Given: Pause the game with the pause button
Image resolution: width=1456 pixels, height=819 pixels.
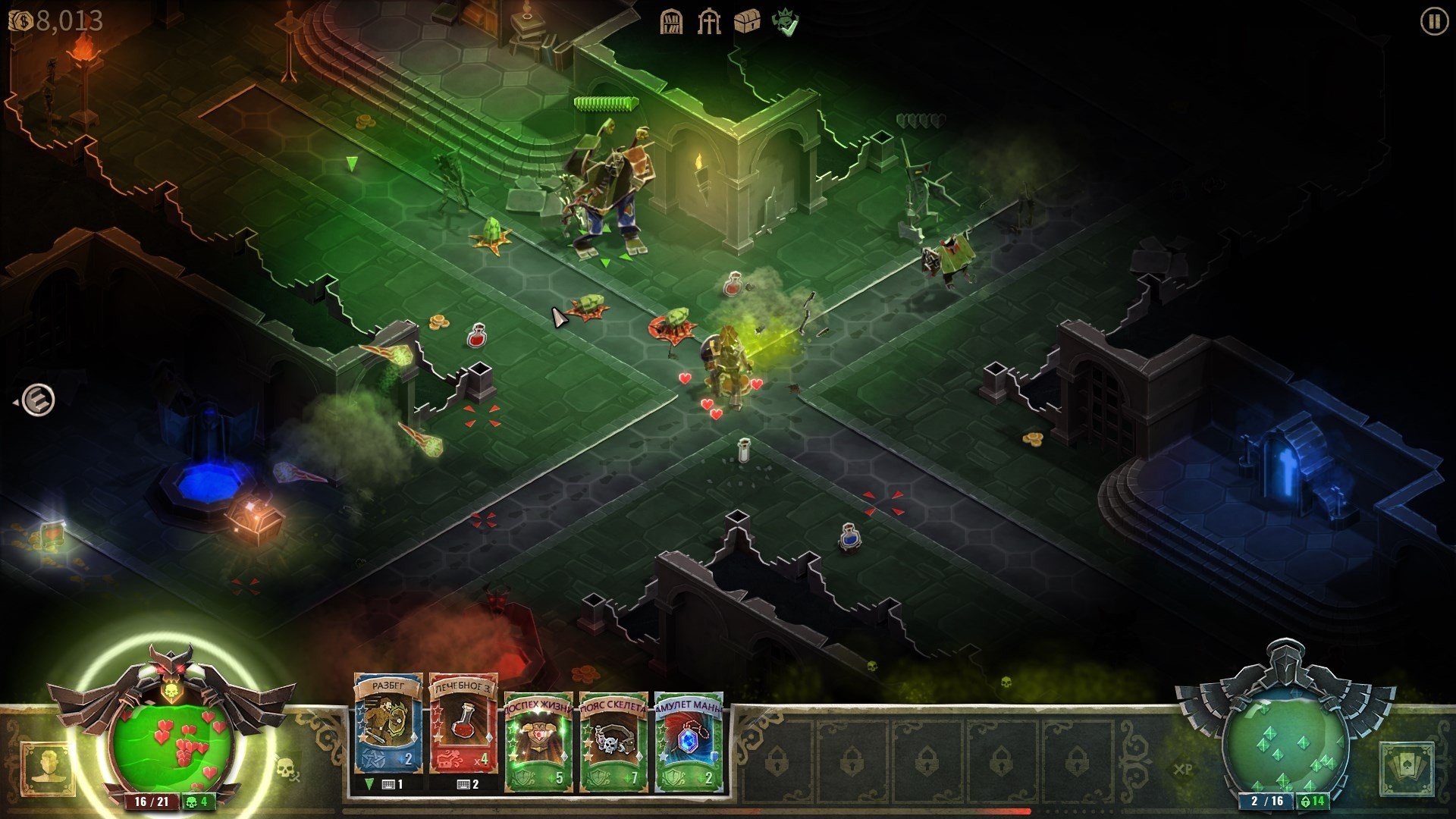Looking at the screenshot, I should (x=1432, y=21).
